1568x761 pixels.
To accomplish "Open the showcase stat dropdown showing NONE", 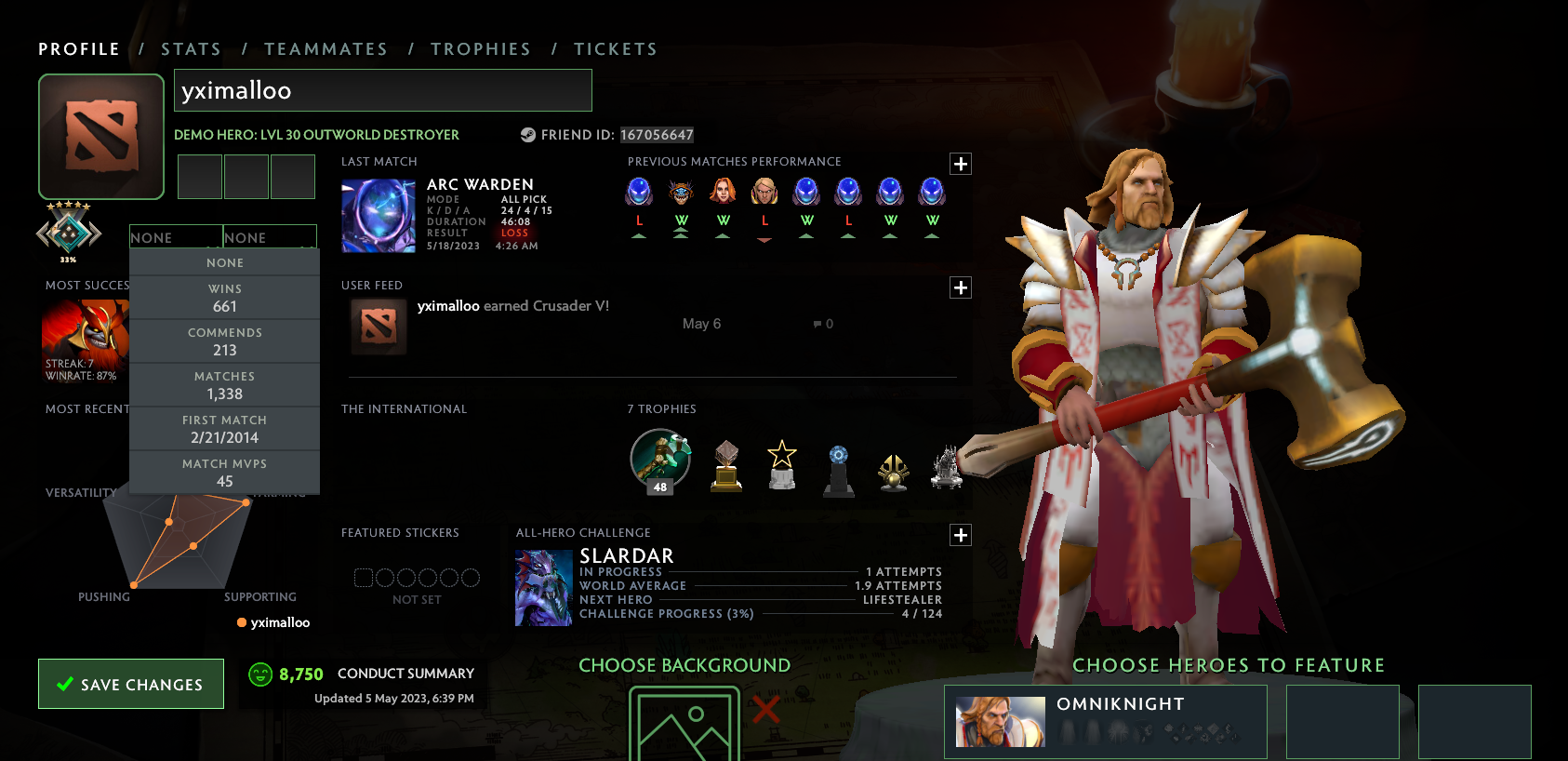I will pyautogui.click(x=175, y=237).
